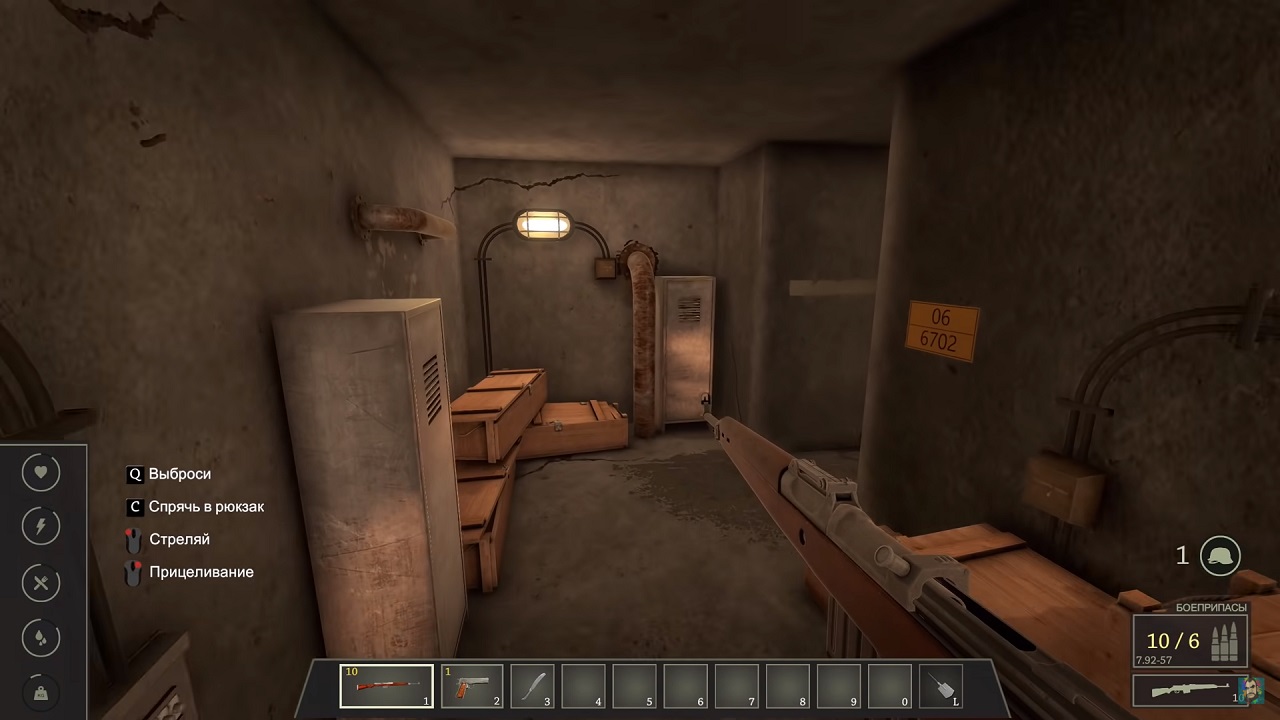Click the helmet icon showing count 1
This screenshot has height=720, width=1280.
tap(1220, 555)
